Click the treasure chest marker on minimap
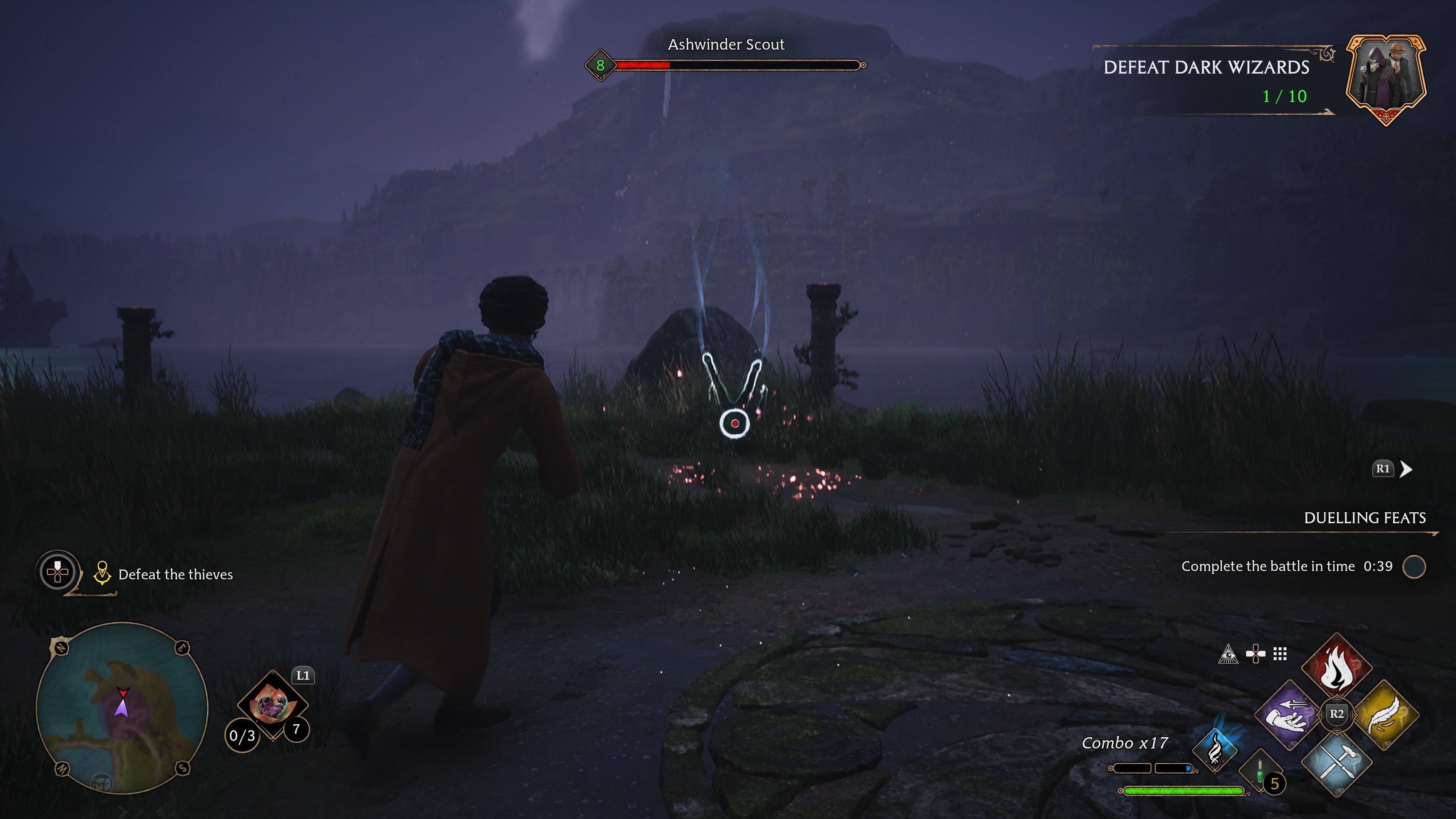The height and width of the screenshot is (819, 1456). click(x=102, y=782)
